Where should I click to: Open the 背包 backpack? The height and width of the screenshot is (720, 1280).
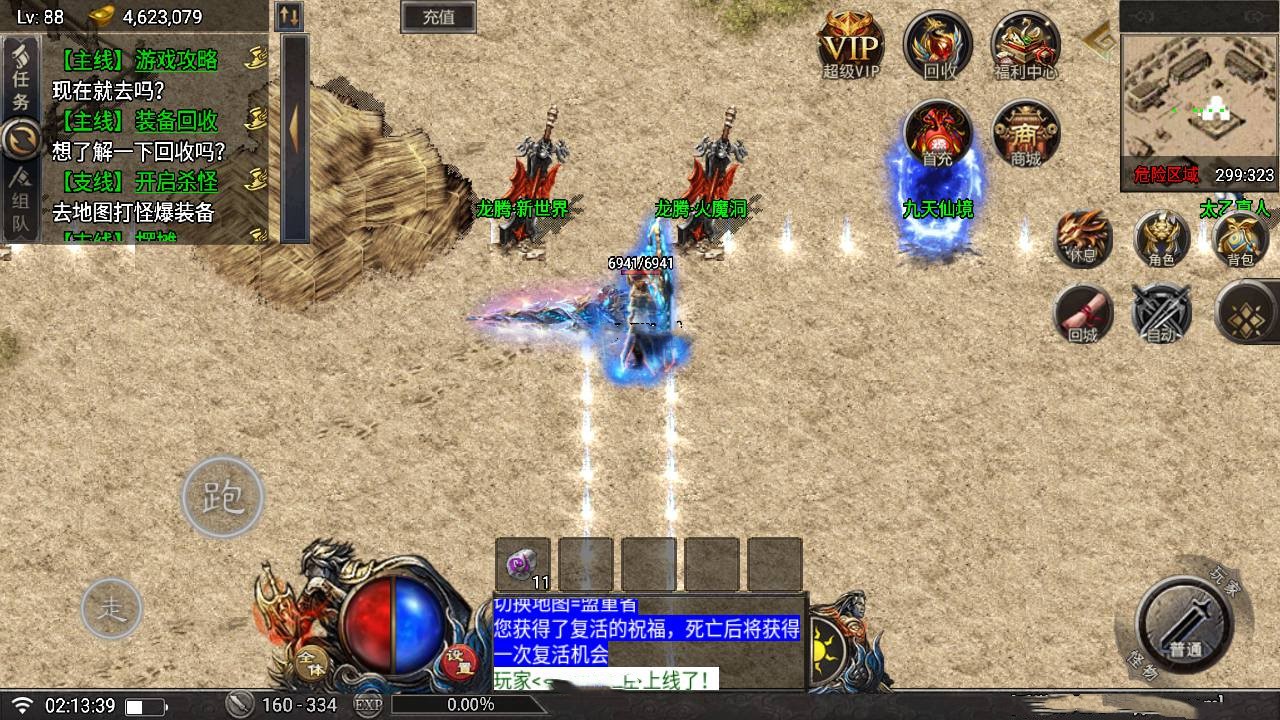[x=1240, y=239]
